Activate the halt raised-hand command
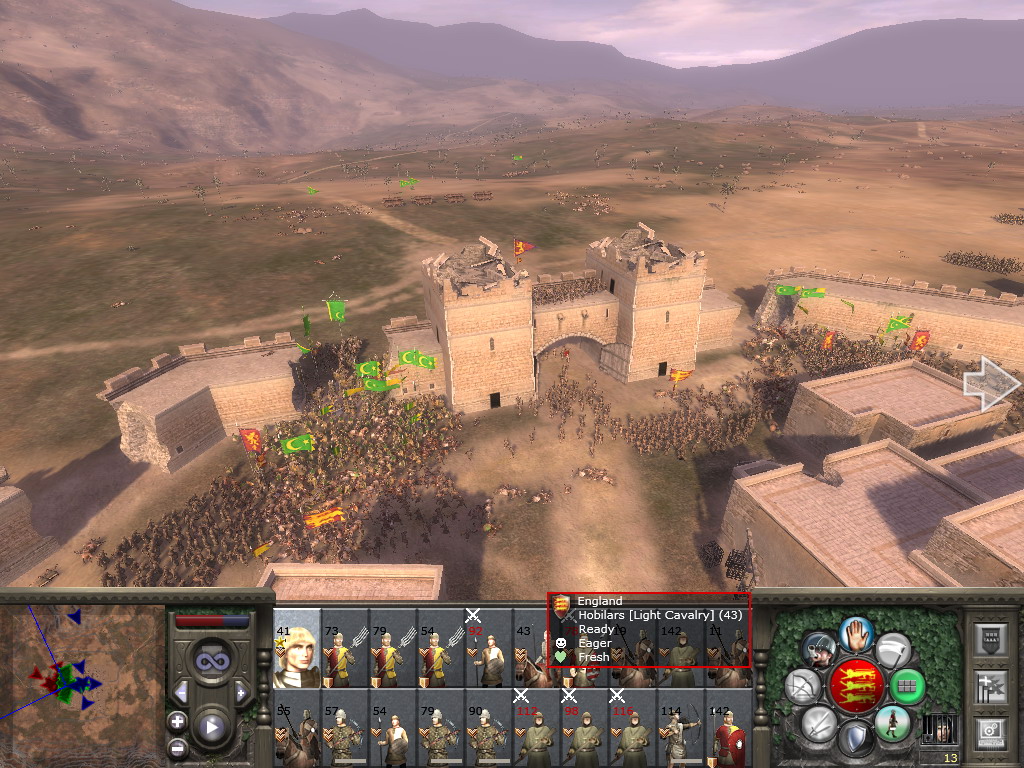This screenshot has height=768, width=1024. point(854,634)
